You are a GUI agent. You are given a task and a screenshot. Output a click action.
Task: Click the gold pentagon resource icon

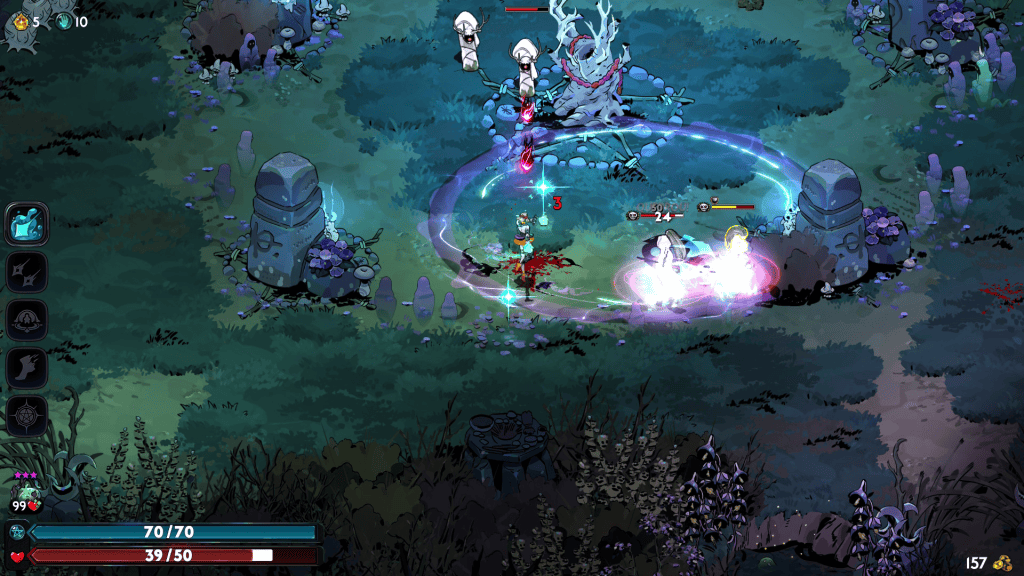click(22, 21)
